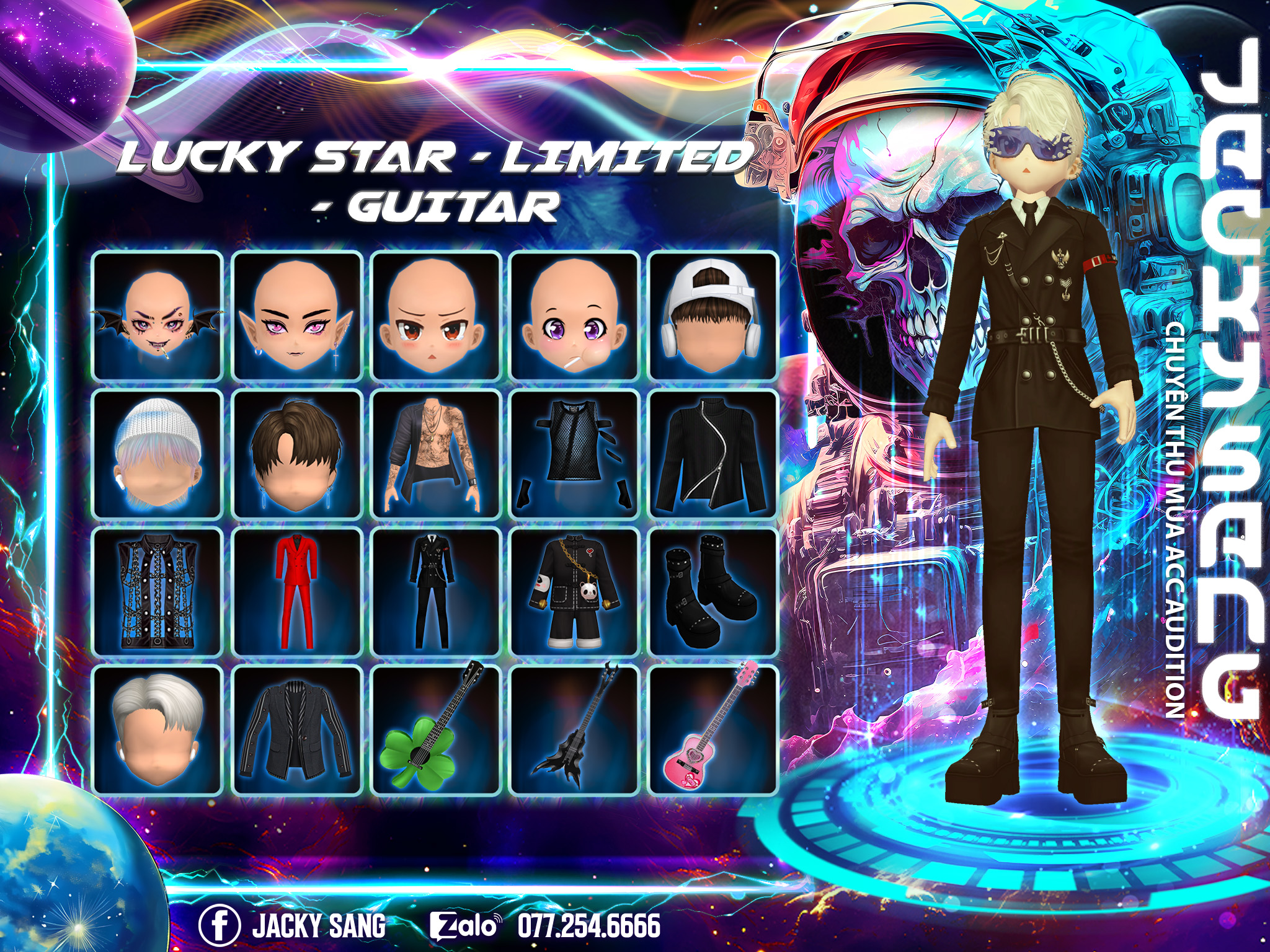Select the tattooed open-jacket top

point(435,454)
